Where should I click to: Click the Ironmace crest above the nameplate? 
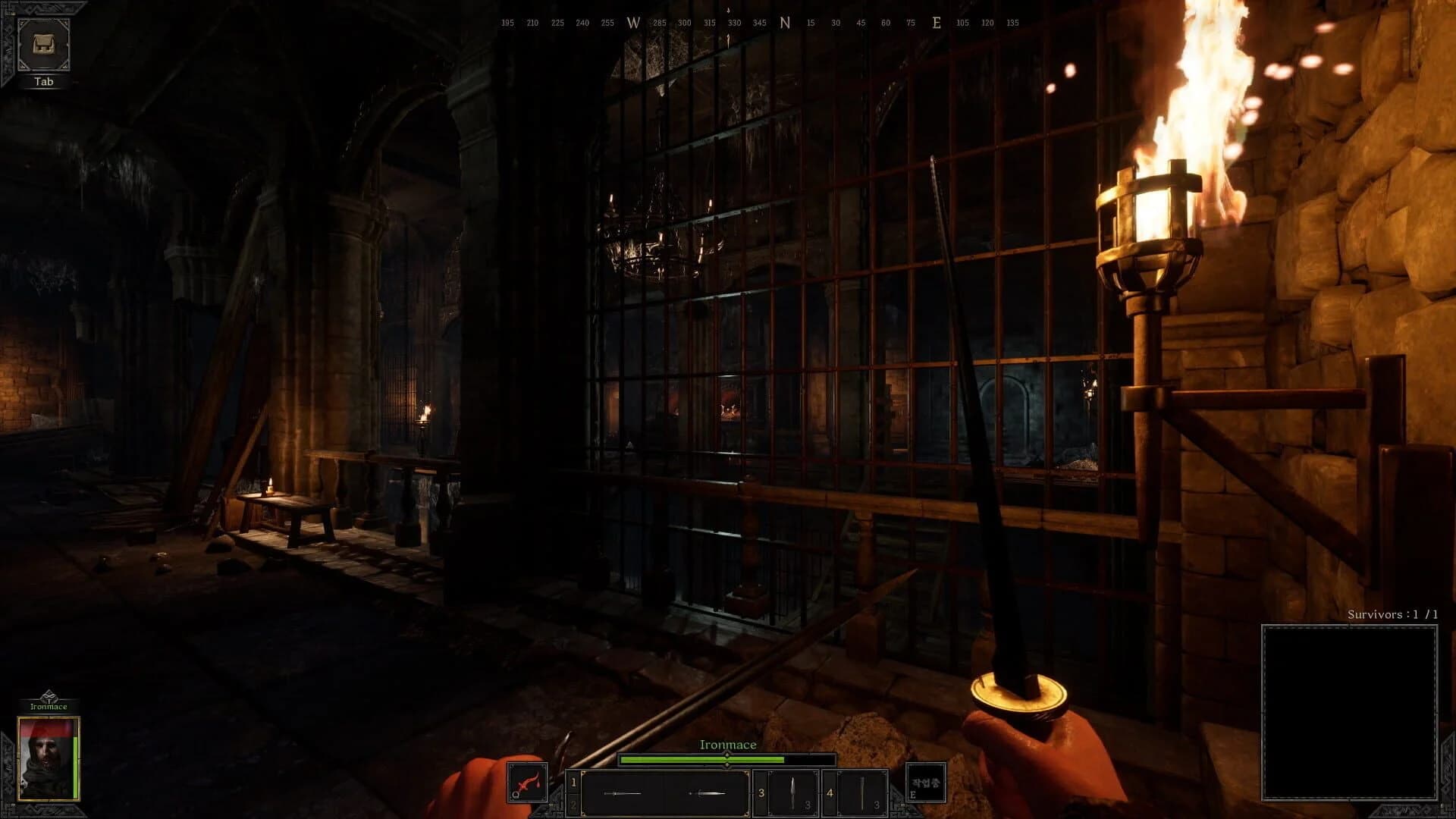(x=49, y=695)
